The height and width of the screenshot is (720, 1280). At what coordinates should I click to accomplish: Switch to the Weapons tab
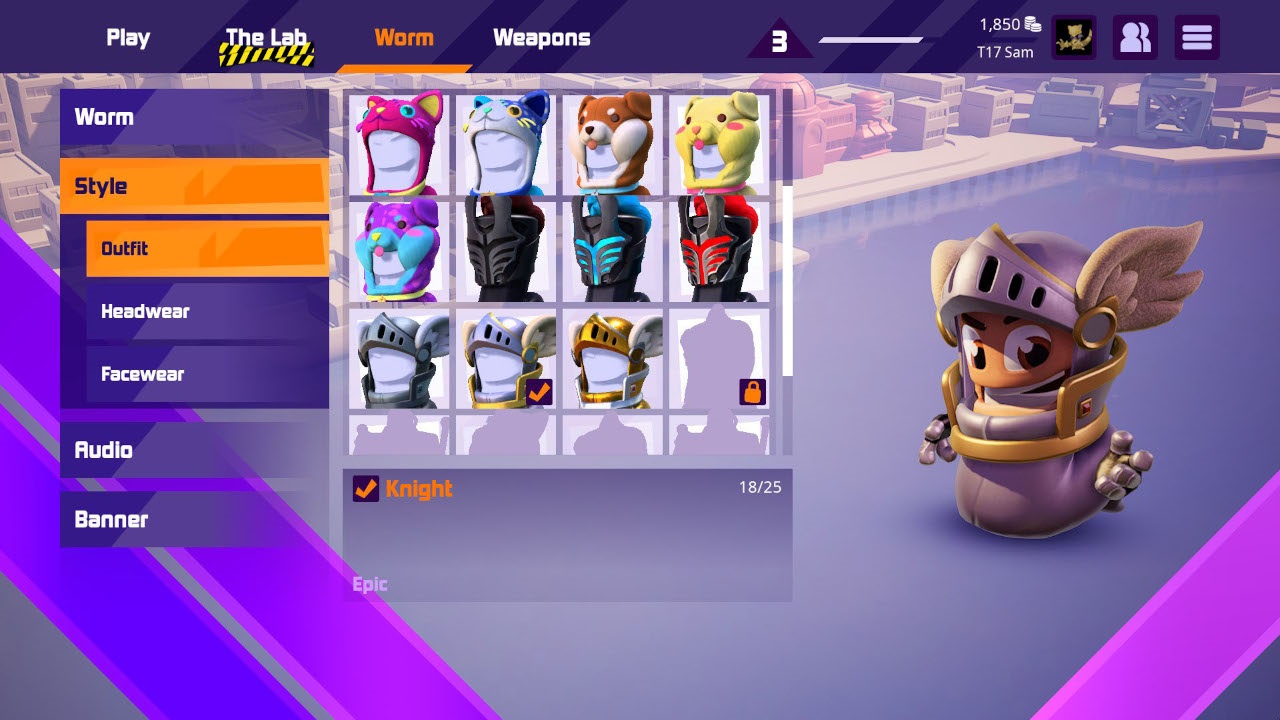(x=541, y=38)
